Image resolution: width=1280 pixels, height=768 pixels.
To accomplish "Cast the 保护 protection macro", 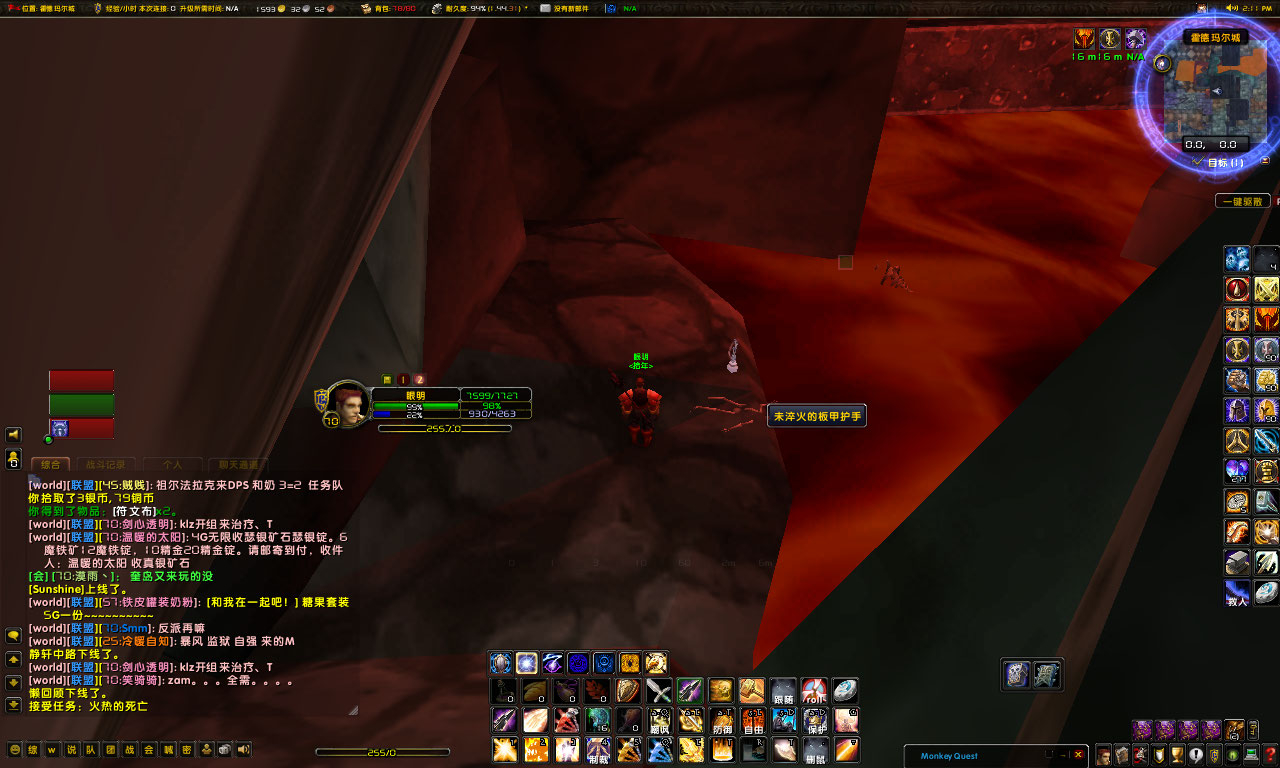I will (x=815, y=721).
